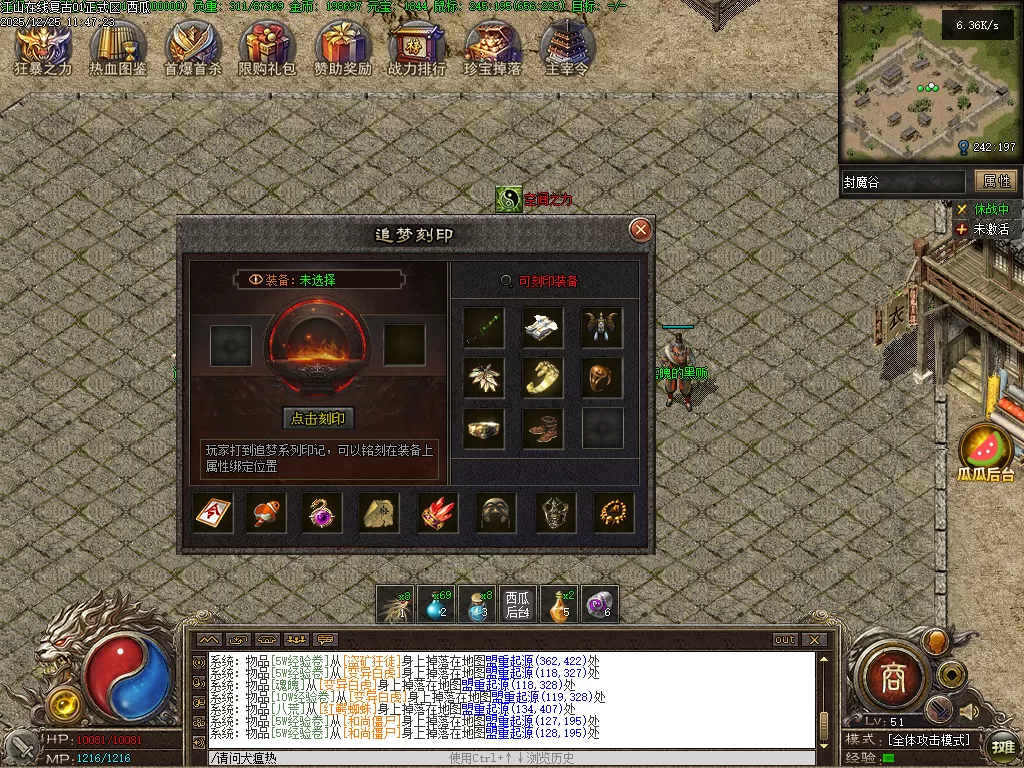Use the blue potion in hotbar slot 2
This screenshot has height=768, width=1024.
pyautogui.click(x=436, y=604)
